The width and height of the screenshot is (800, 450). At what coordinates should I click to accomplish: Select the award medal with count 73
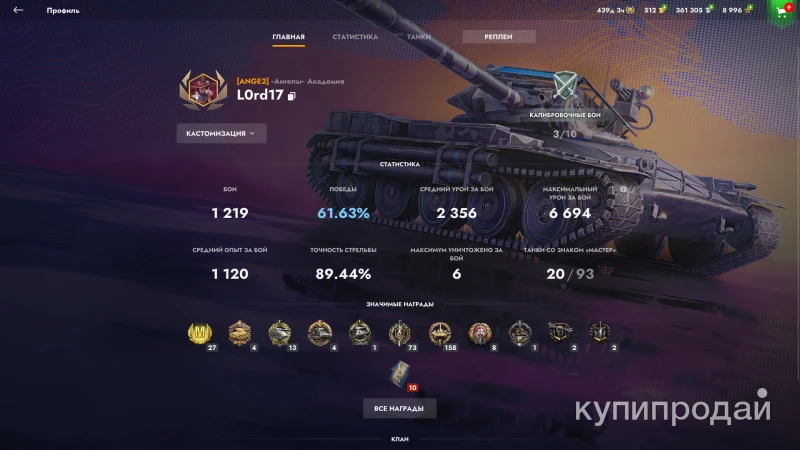coord(400,333)
